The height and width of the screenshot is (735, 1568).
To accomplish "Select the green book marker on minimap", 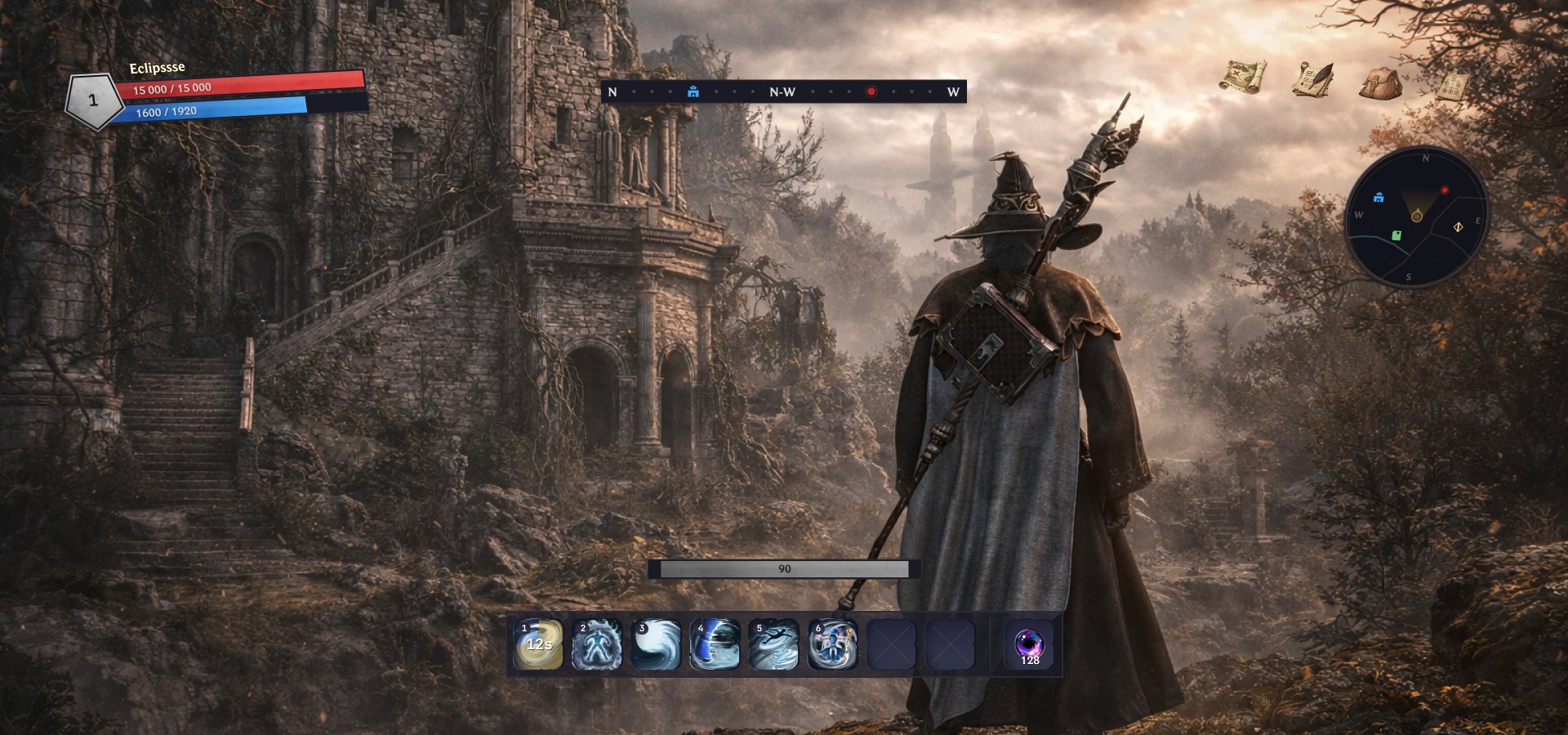I will 1396,236.
